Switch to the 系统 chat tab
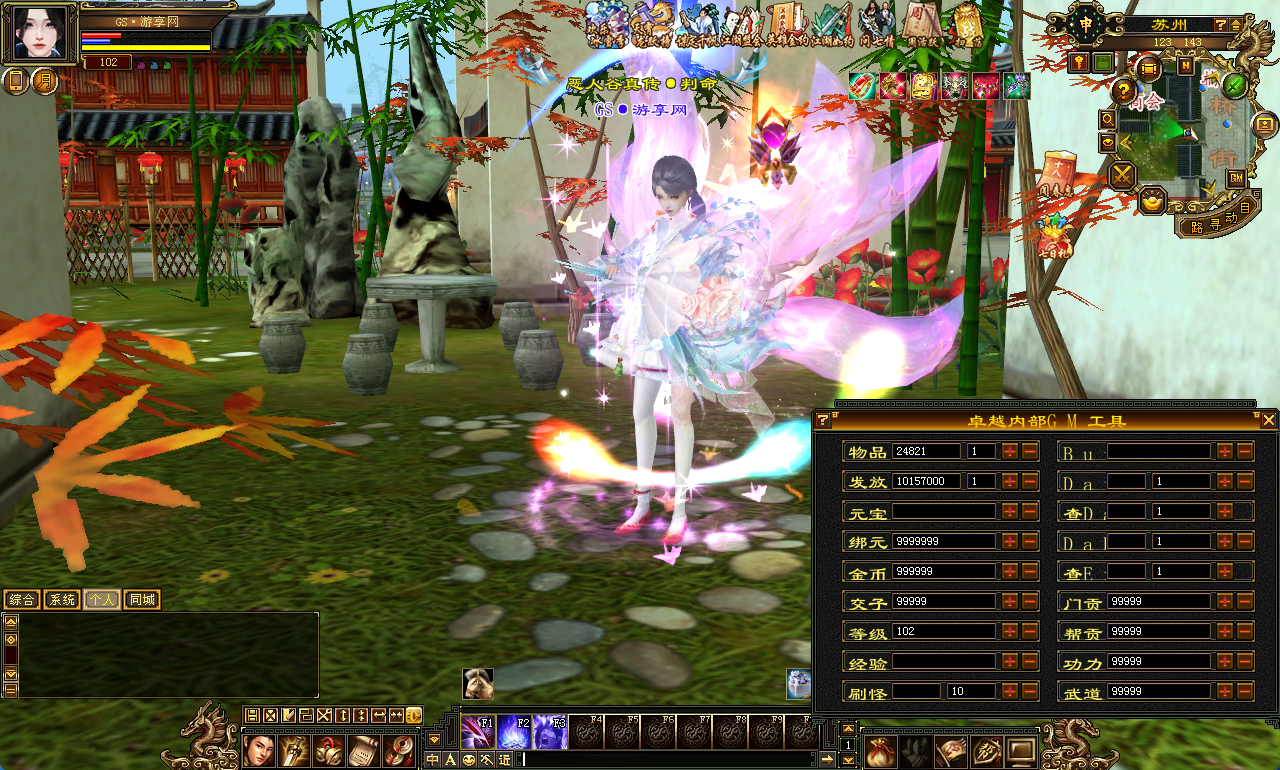The image size is (1280, 770). (x=62, y=600)
